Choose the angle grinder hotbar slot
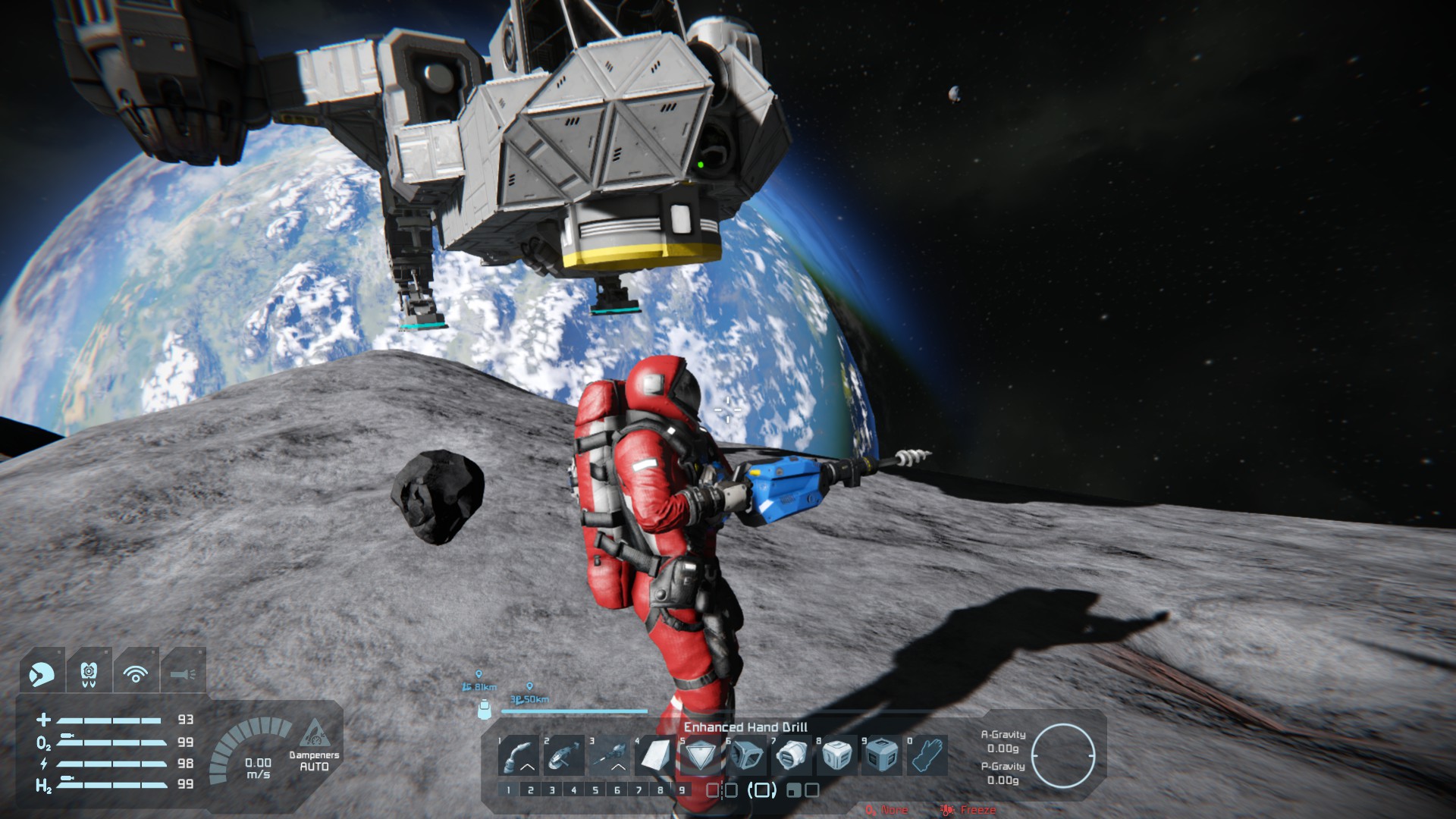This screenshot has height=819, width=1456. (x=564, y=755)
